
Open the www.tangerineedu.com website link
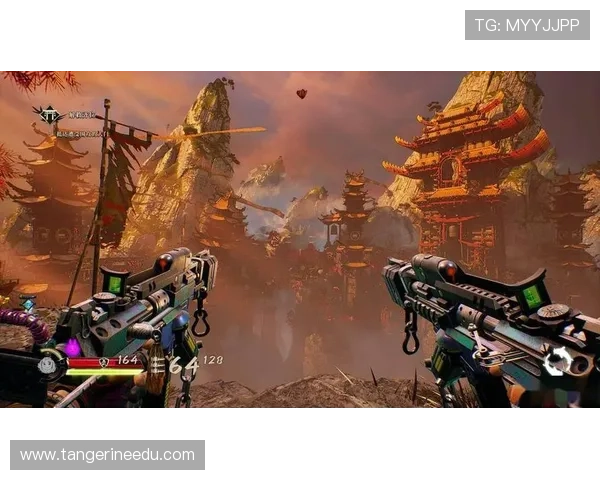[x=108, y=455]
